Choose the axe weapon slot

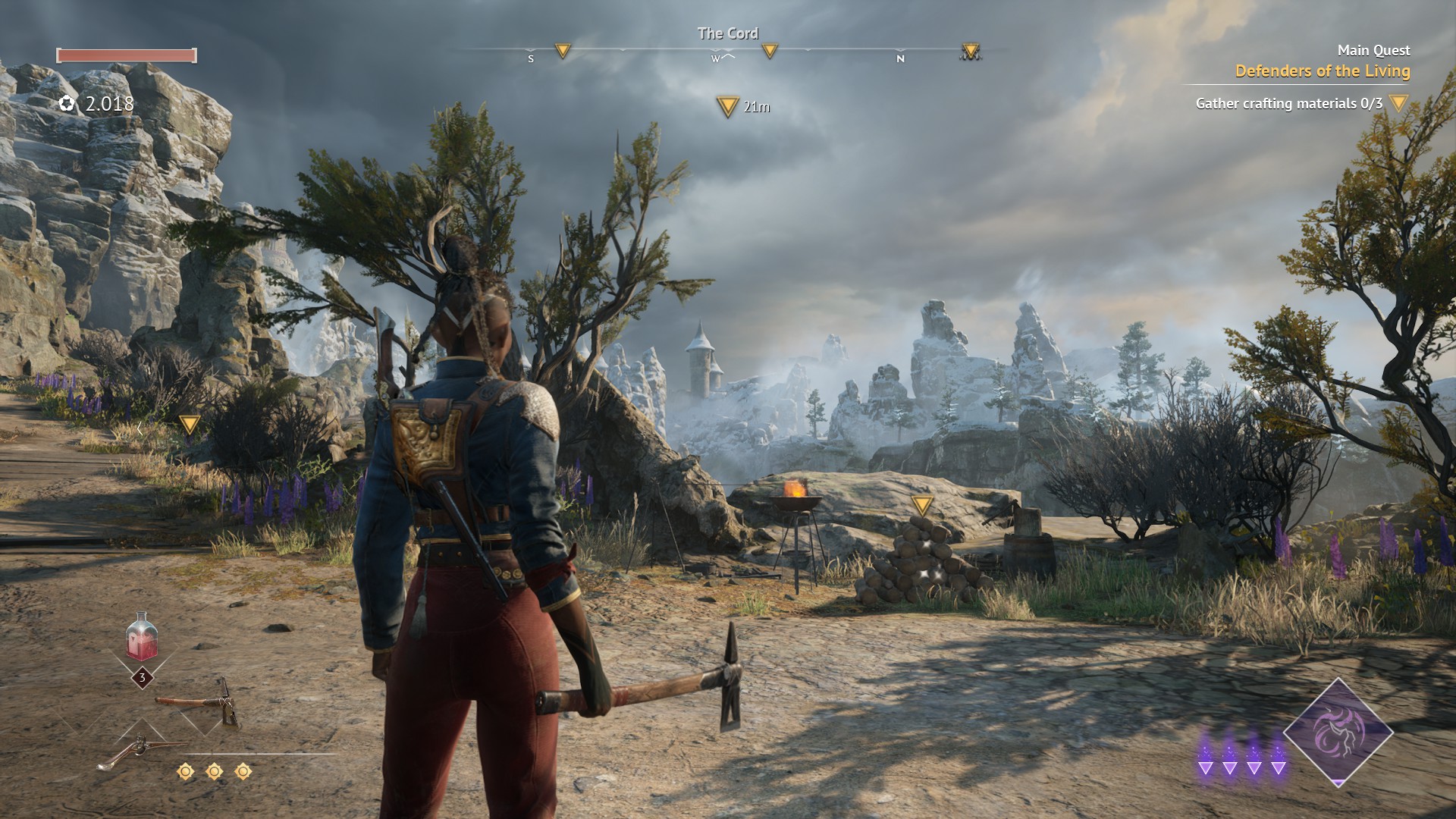pos(199,702)
